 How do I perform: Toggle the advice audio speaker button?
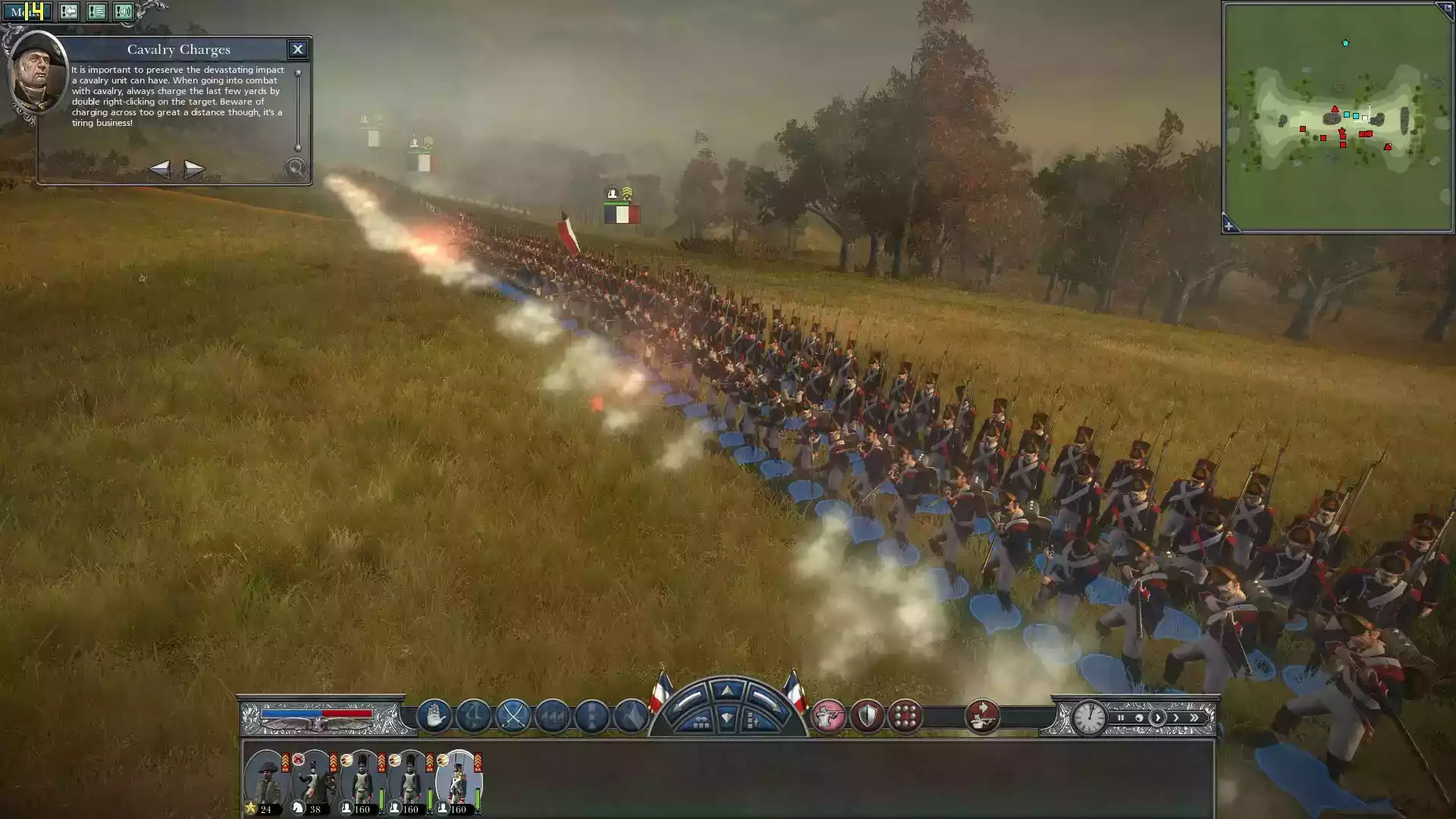pyautogui.click(x=124, y=11)
